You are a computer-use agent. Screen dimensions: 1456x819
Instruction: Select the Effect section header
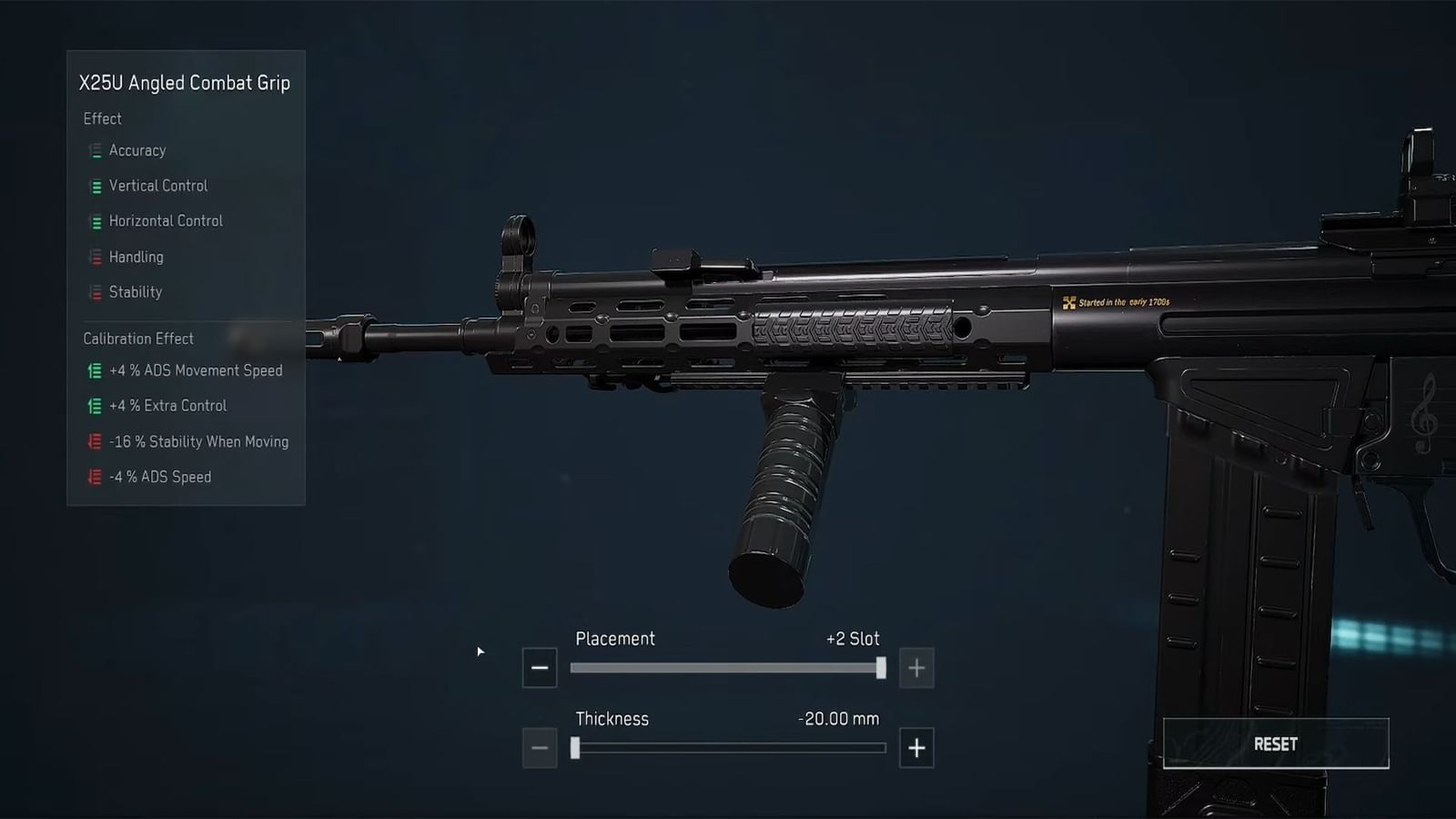click(x=103, y=118)
